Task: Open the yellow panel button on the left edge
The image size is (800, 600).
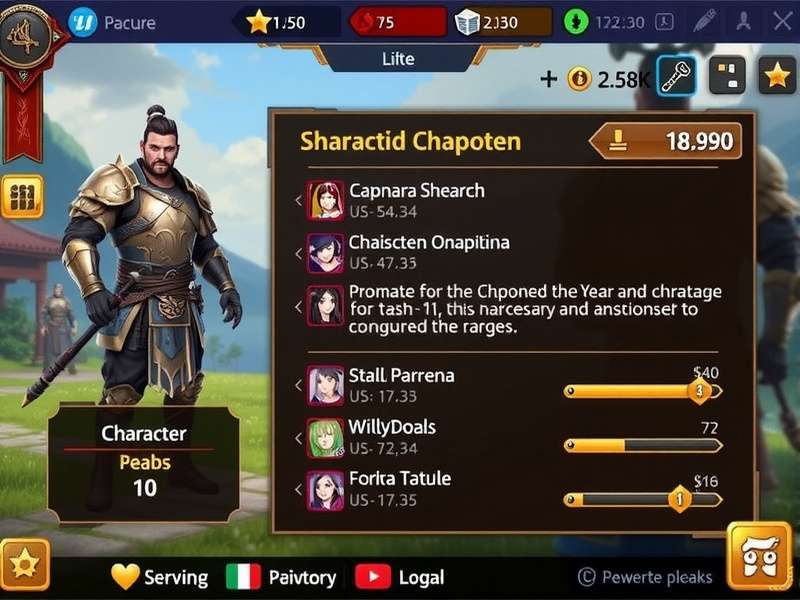Action: click(x=22, y=196)
